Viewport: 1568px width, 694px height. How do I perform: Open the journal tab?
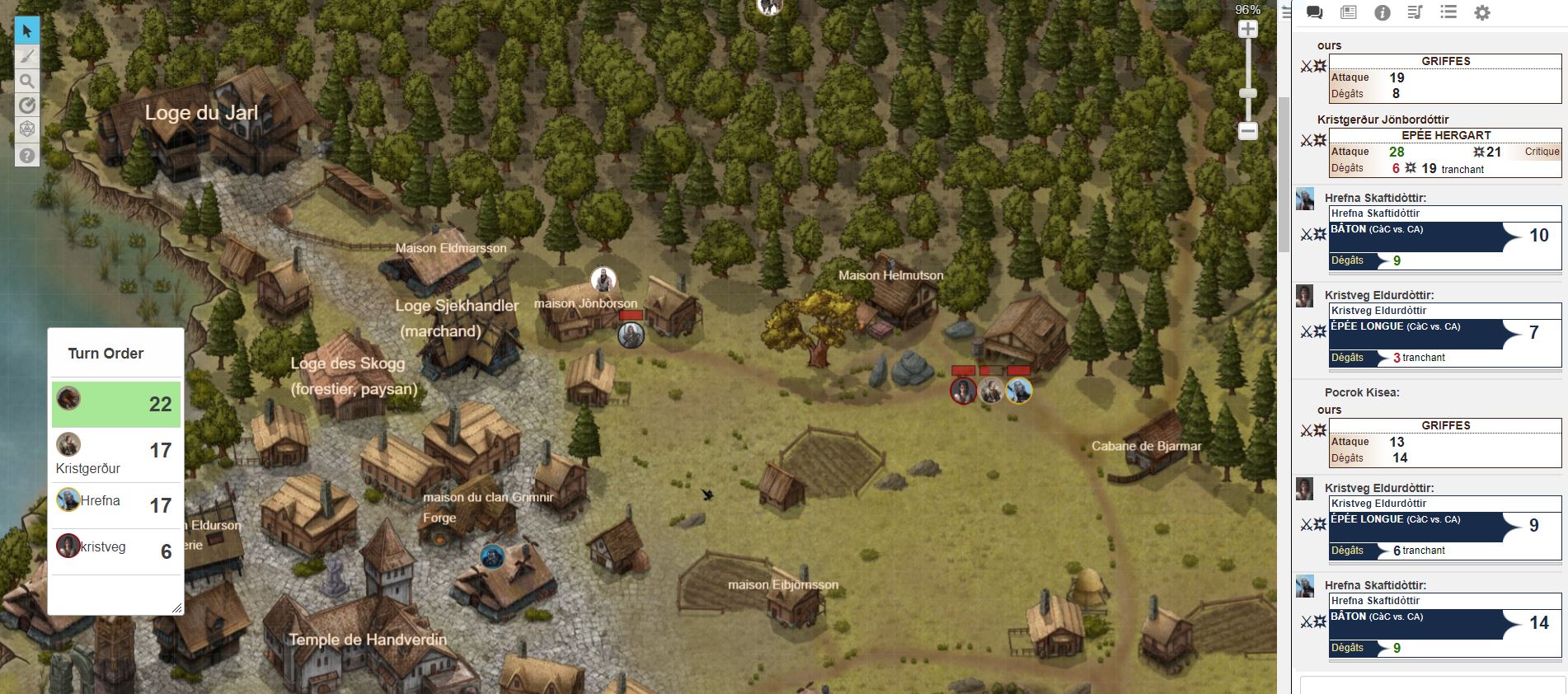tap(1349, 12)
